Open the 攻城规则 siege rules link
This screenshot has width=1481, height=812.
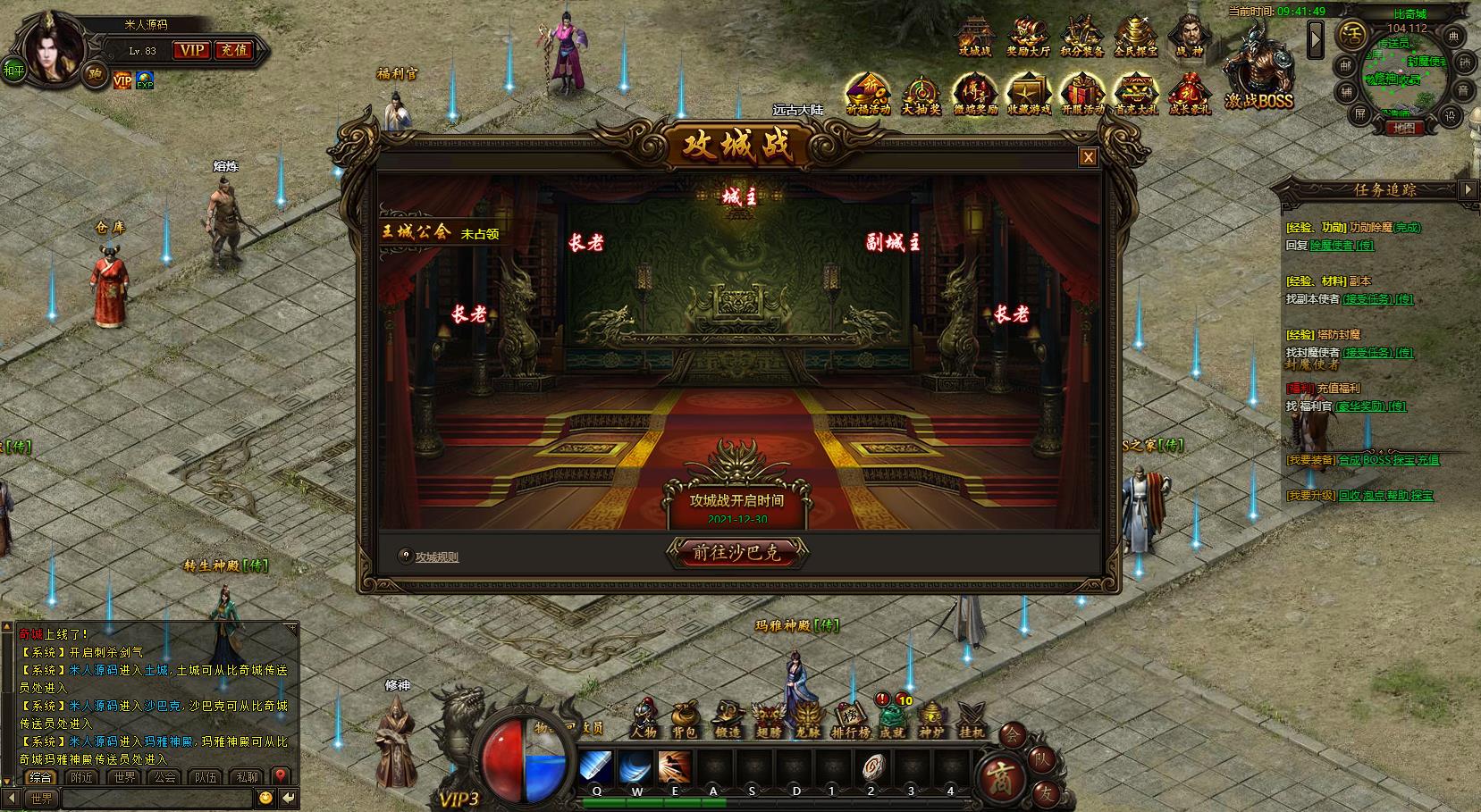point(436,557)
